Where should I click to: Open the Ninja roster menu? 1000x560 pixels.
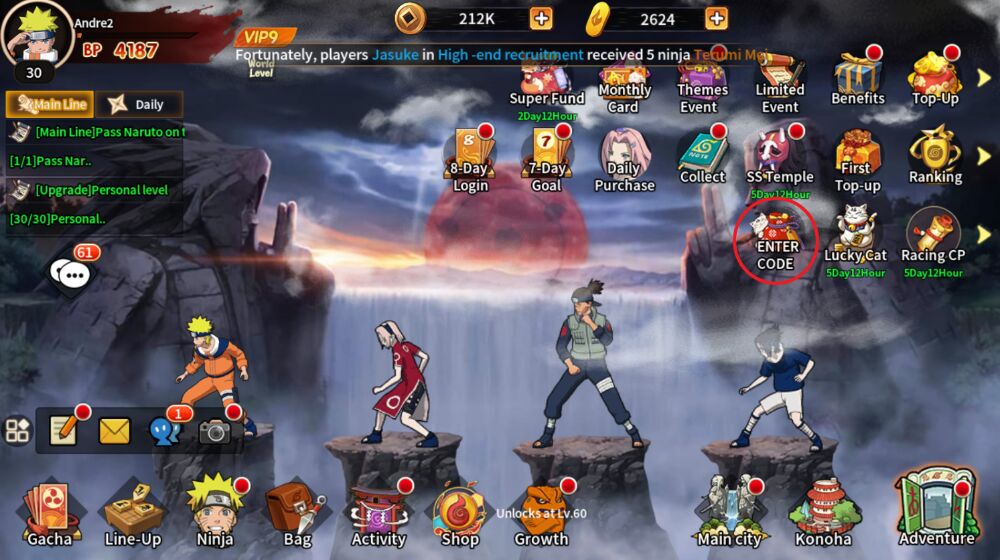coord(216,512)
